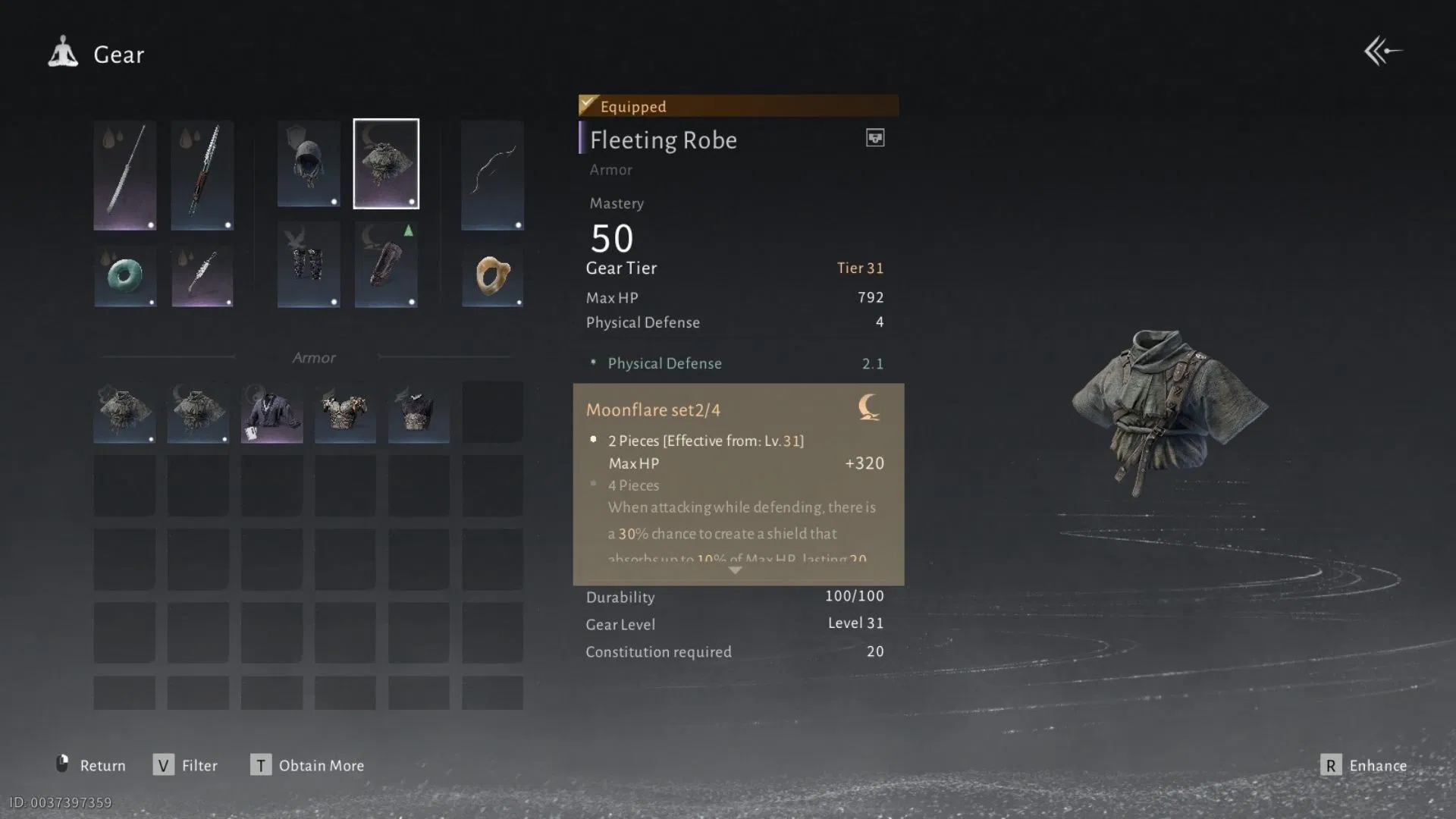
Task: Choose the small dart weapon slot
Action: tap(202, 275)
